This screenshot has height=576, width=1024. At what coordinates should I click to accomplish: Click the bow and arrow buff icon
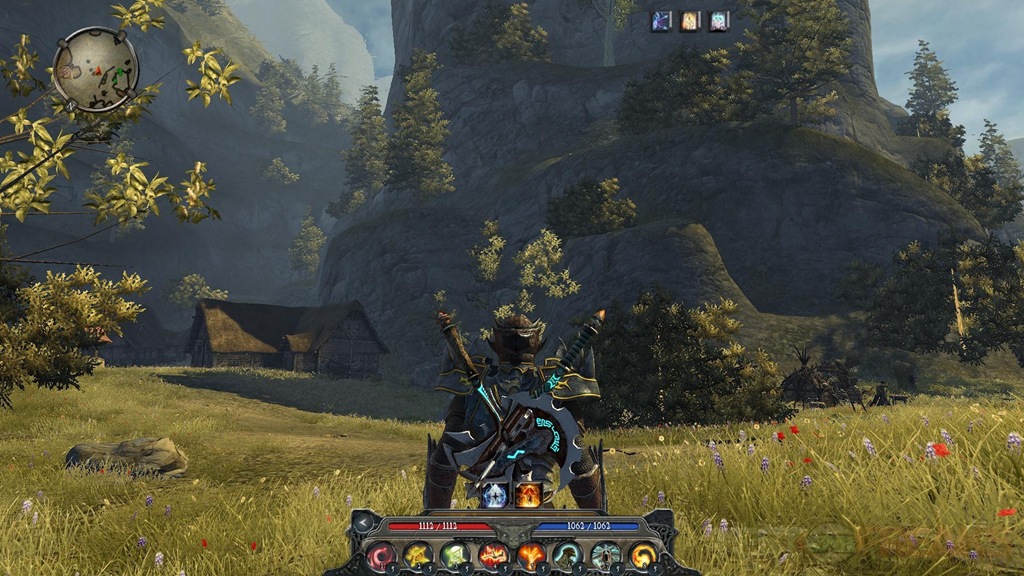tap(661, 21)
